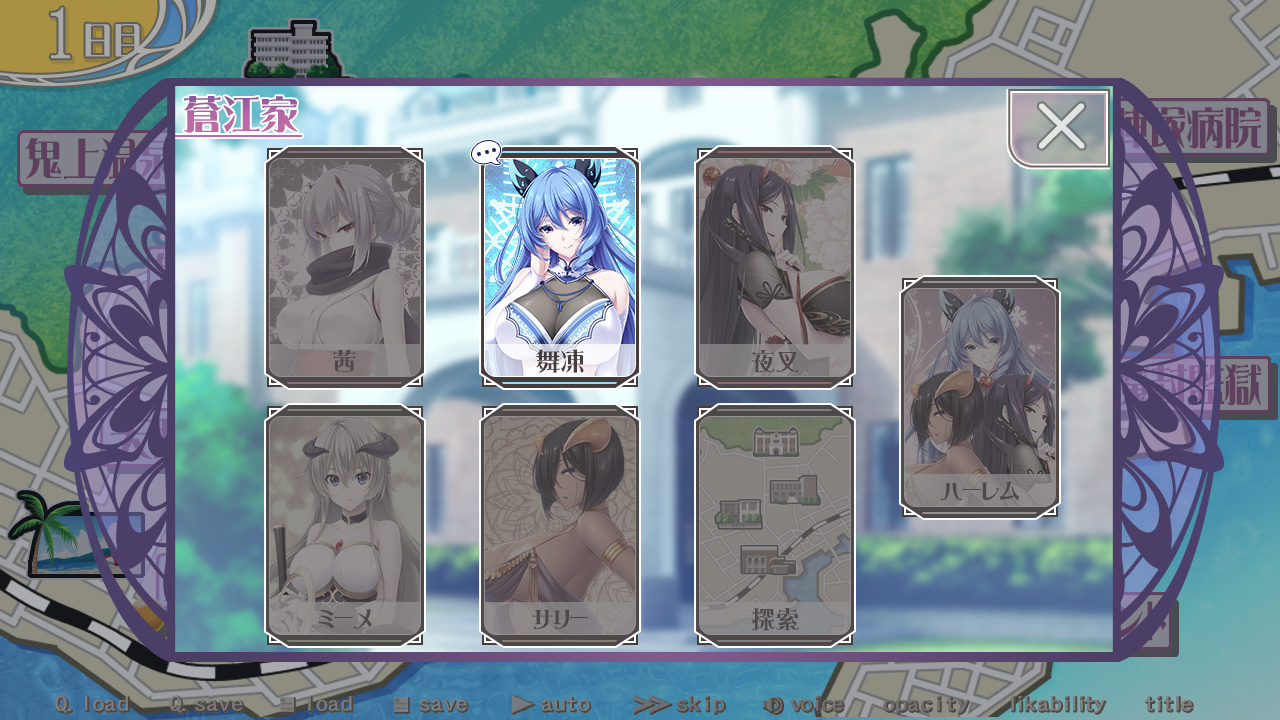Screen dimensions: 1280x720
Task: Close the 蒼江家 character selection panel
Action: point(1060,128)
